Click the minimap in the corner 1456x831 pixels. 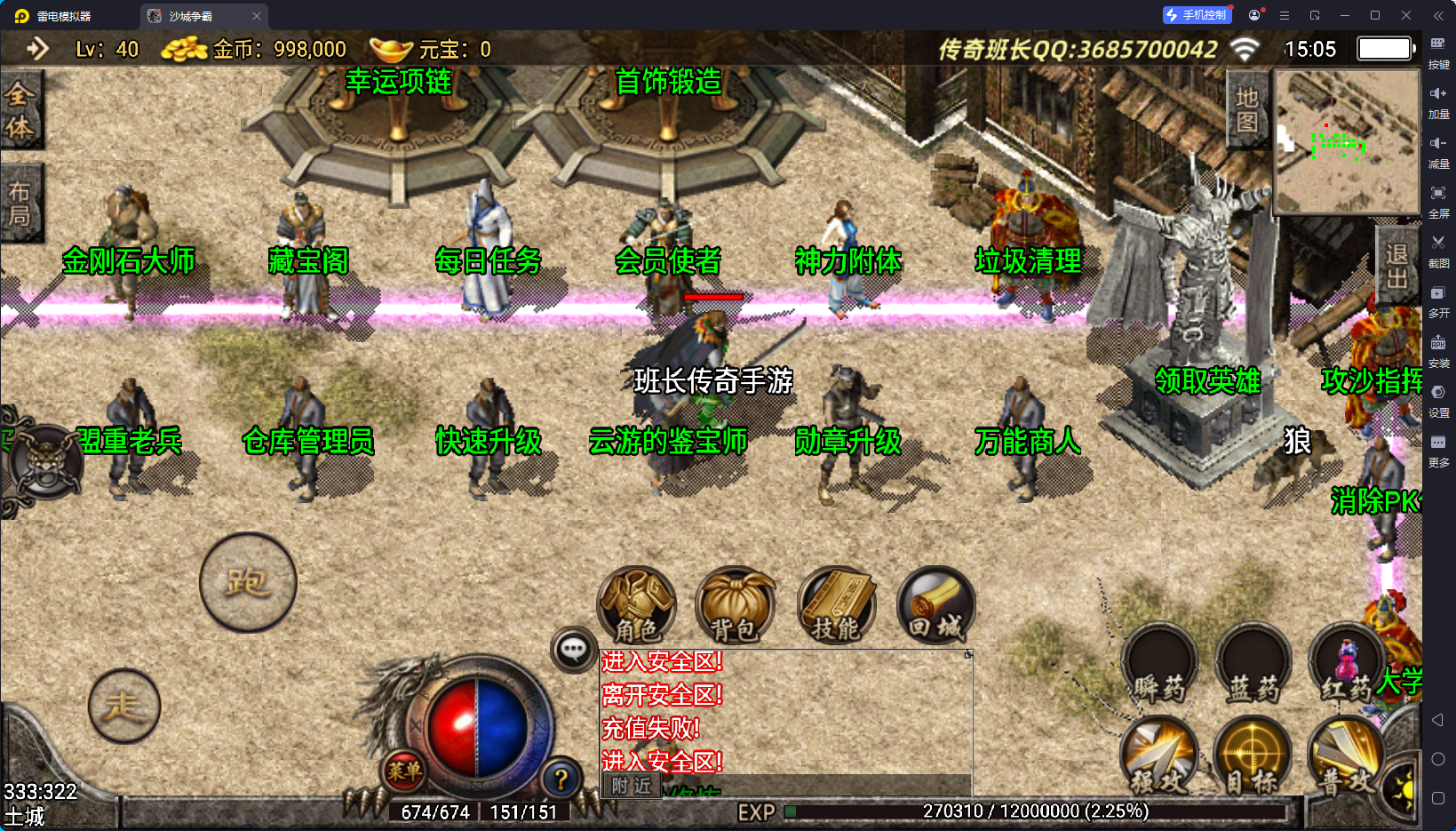[x=1347, y=142]
